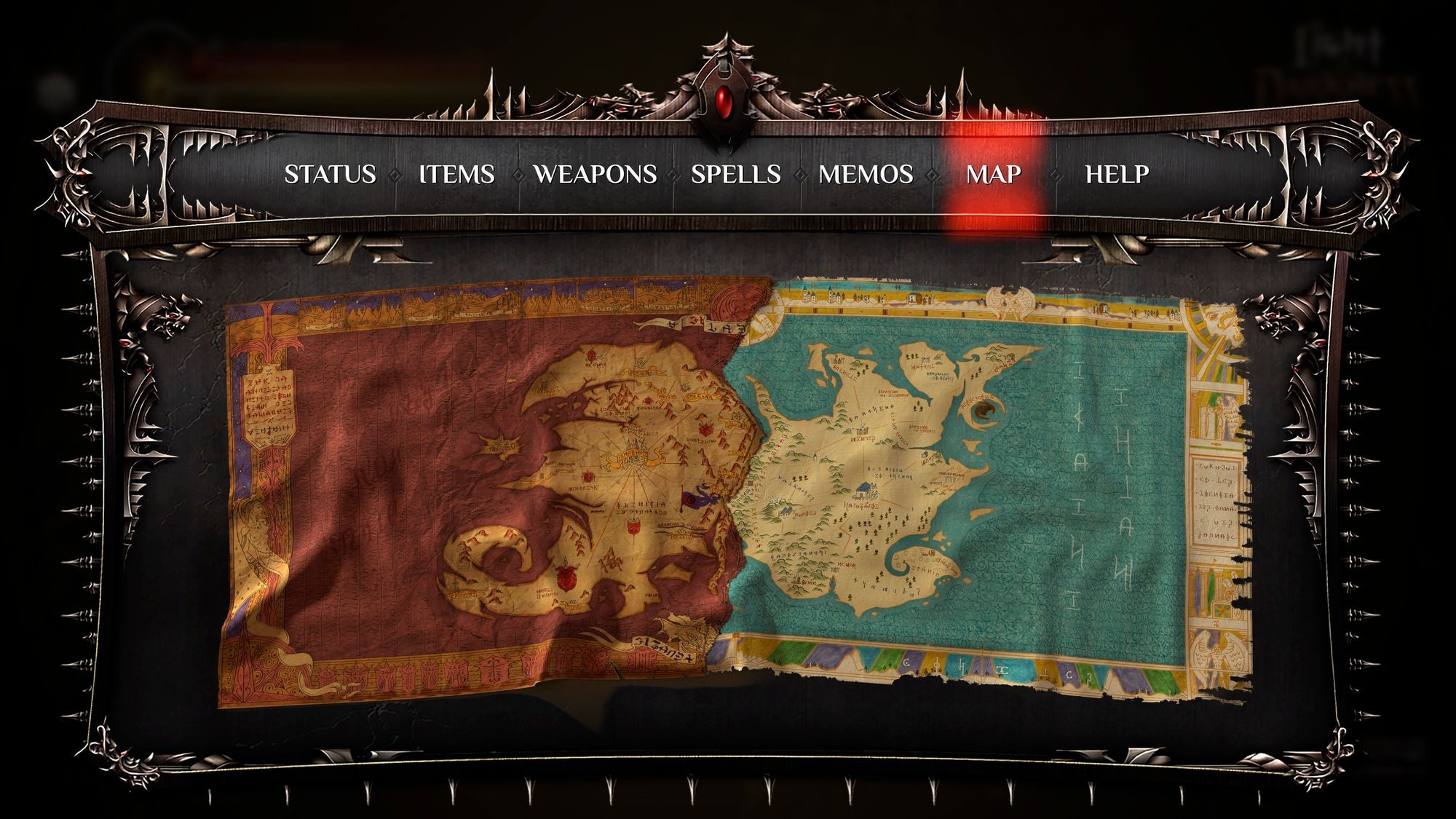Click the cathedral icon on the eastern landmass
Viewport: 1456px width, 819px height.
862,432
